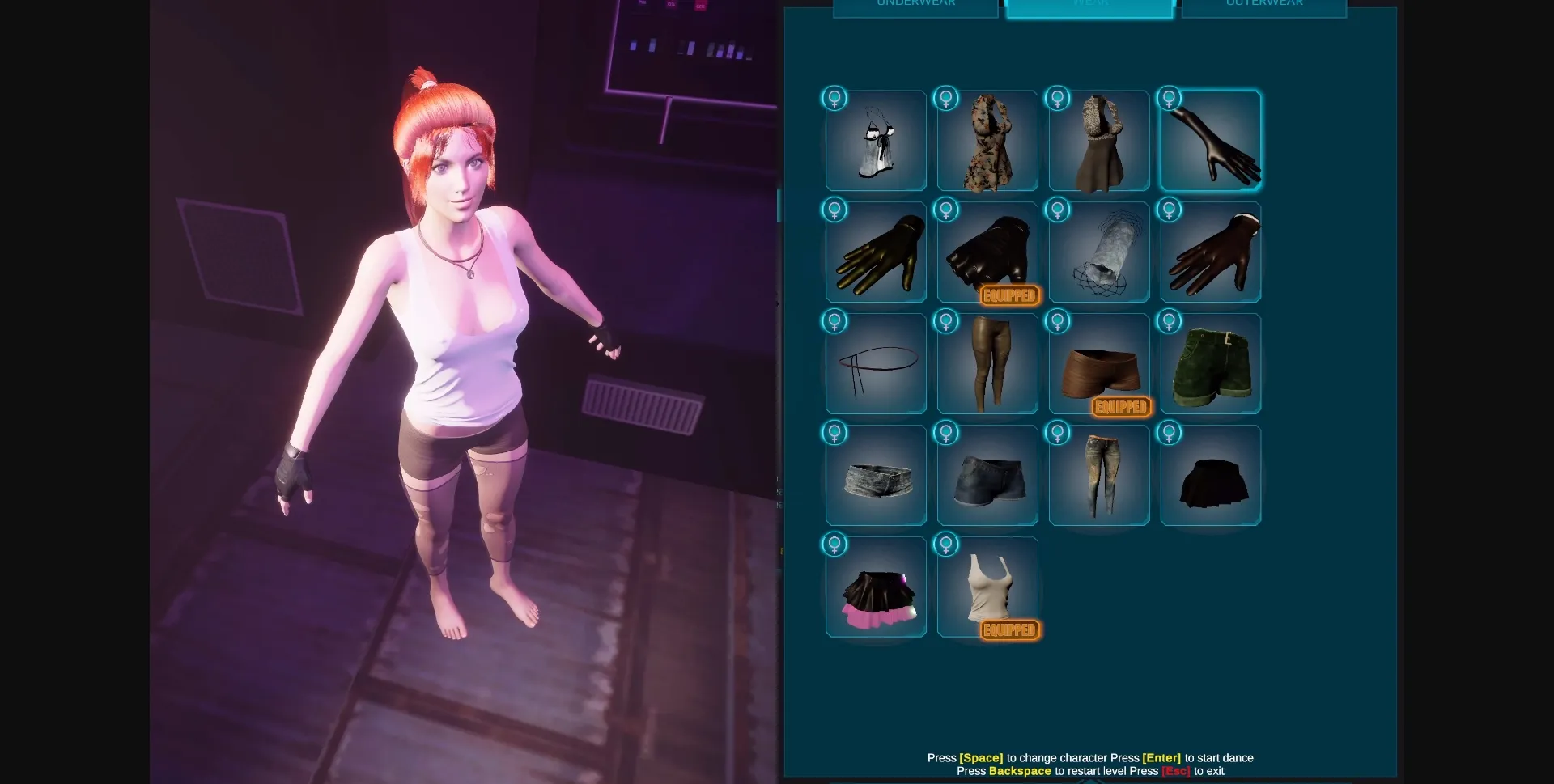Click the Equipped badge on the fingerless gloves
This screenshot has width=1554, height=784.
(1008, 295)
